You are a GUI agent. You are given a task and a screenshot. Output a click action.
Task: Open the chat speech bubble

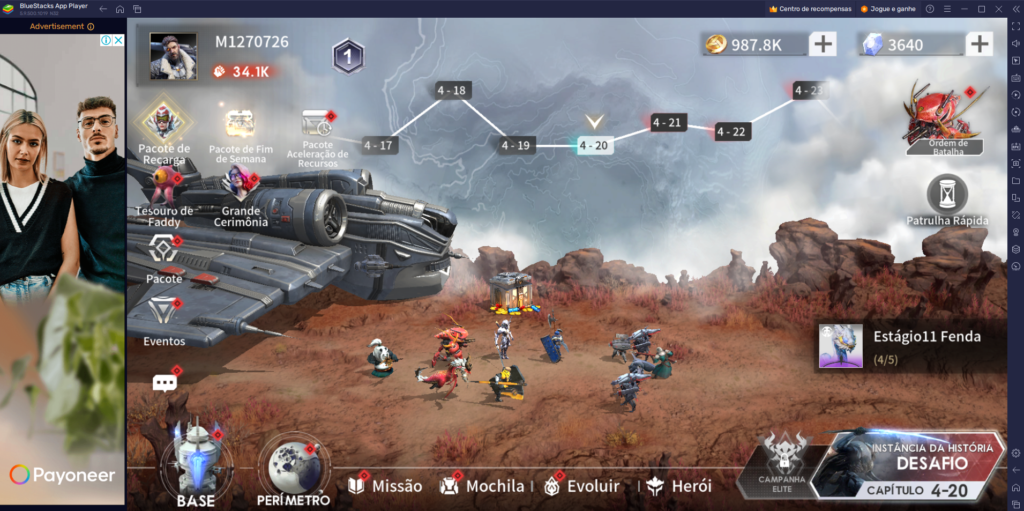point(164,383)
